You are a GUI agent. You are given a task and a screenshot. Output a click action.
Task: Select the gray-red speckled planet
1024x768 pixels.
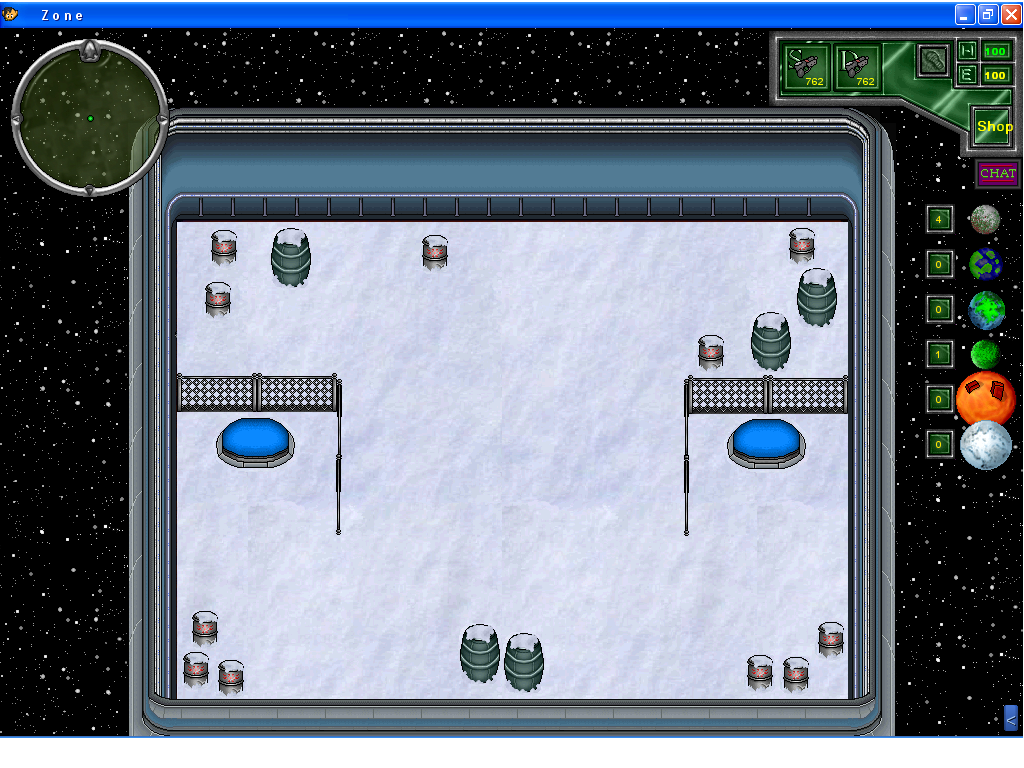click(985, 219)
